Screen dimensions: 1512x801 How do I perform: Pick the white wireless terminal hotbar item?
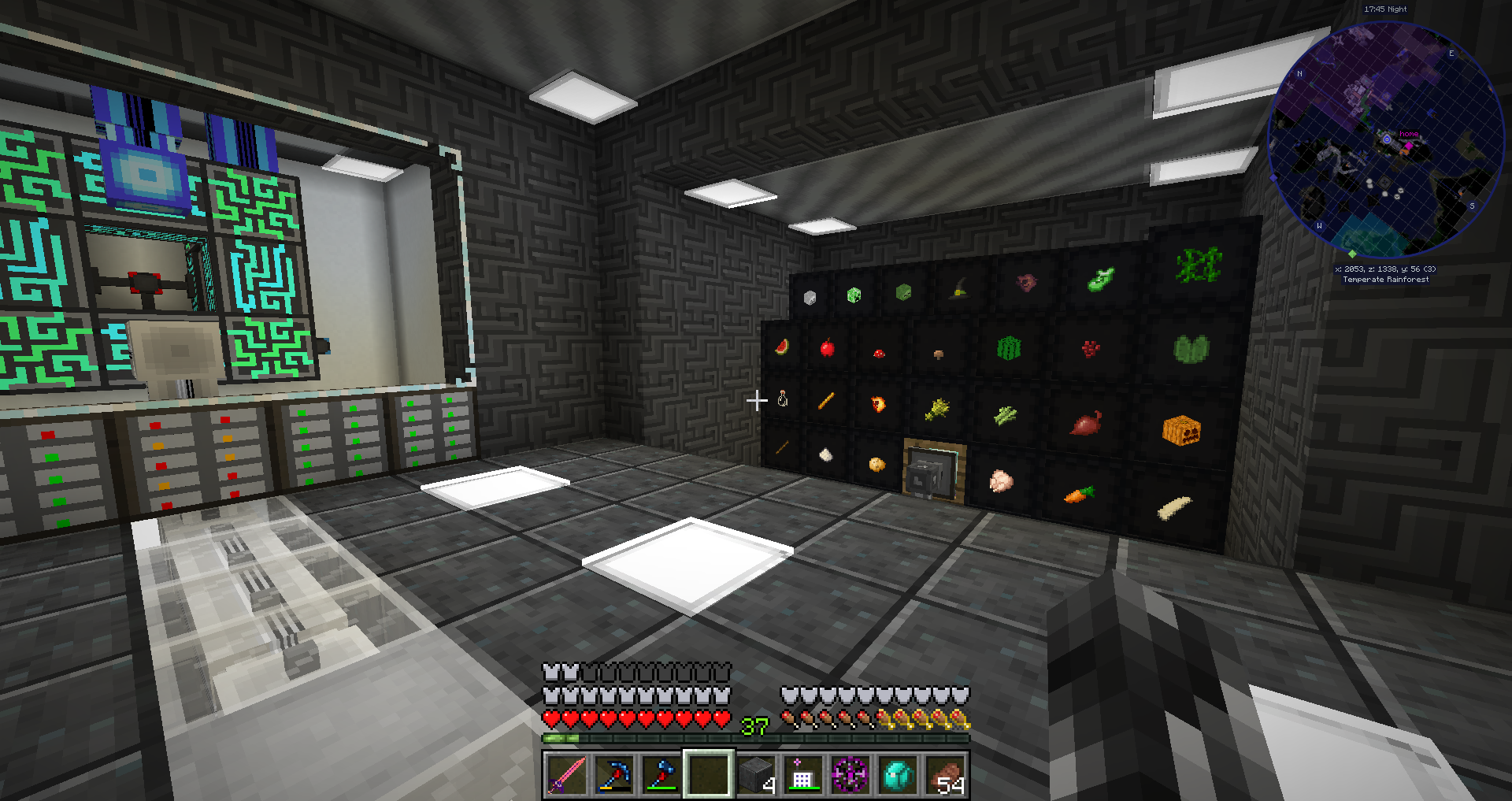click(x=802, y=774)
